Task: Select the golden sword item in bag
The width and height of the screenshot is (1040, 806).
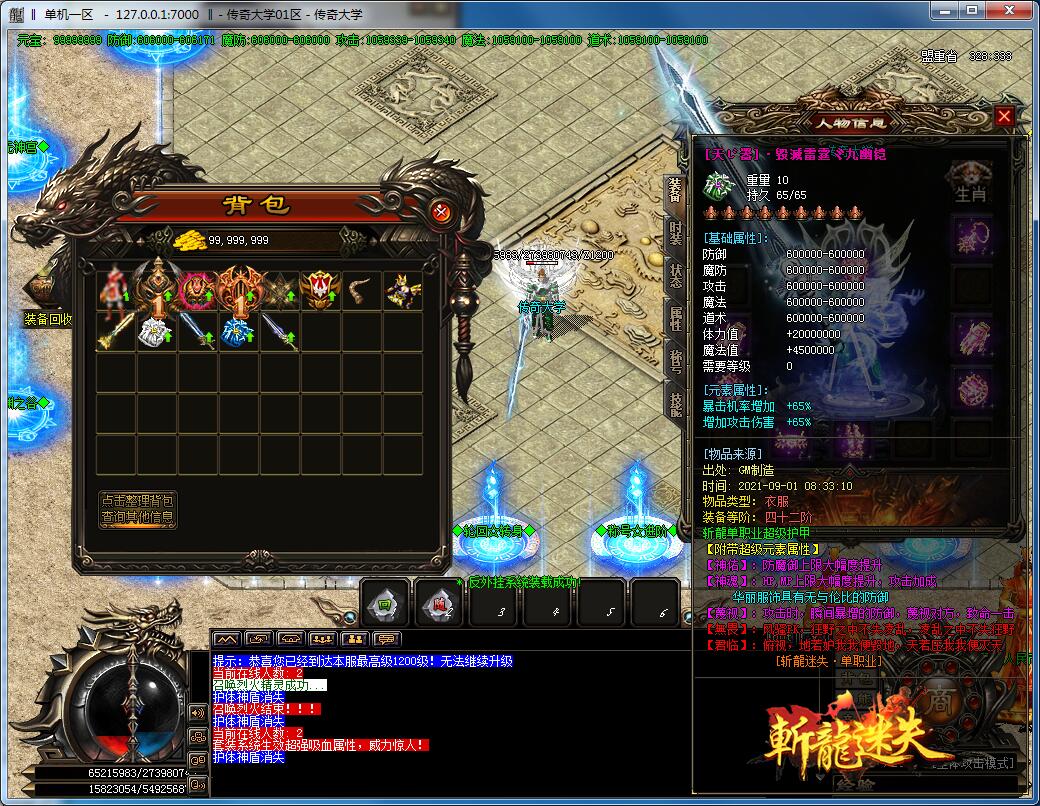Action: pos(116,332)
